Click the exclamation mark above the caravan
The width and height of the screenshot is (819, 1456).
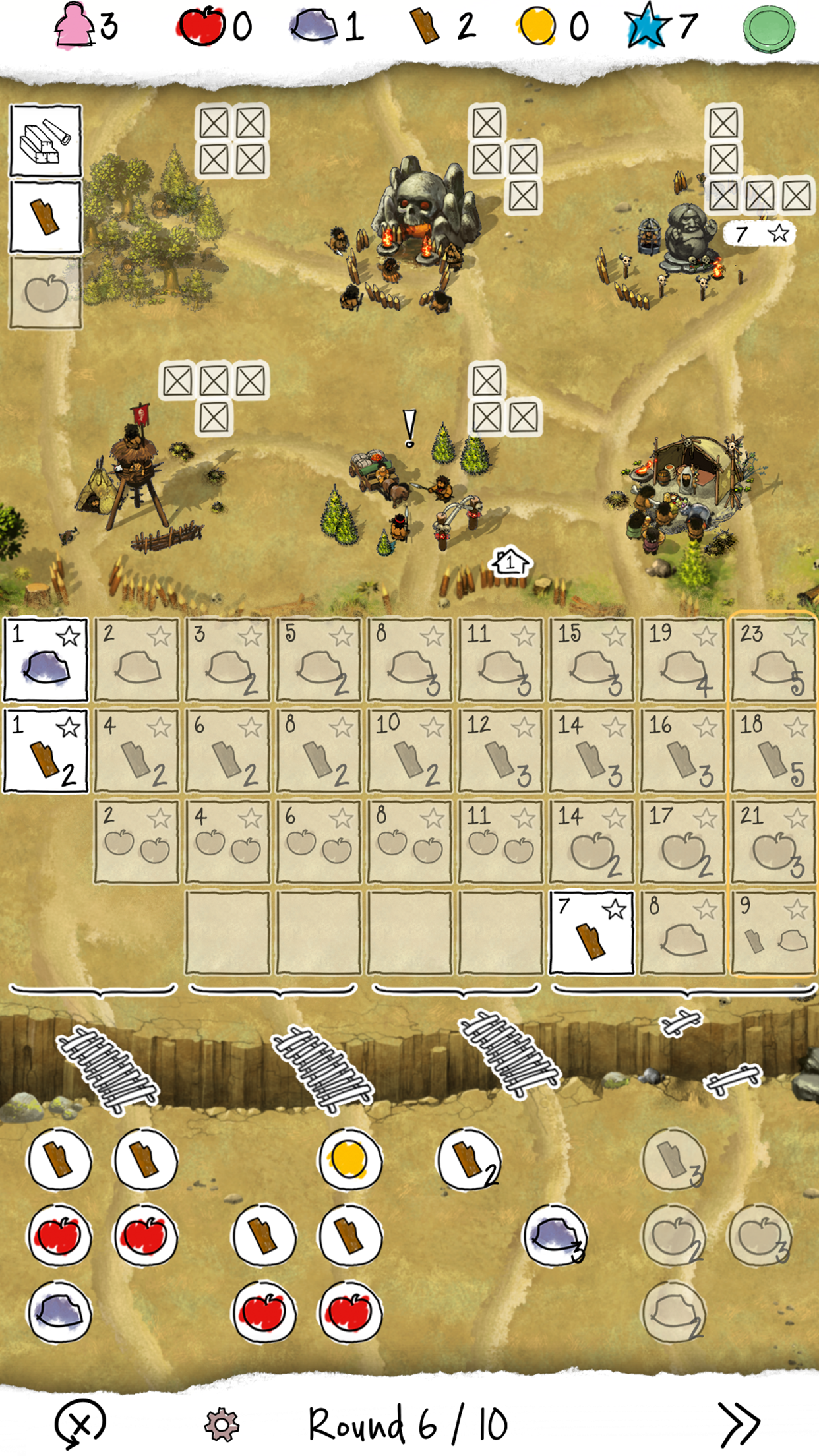[x=409, y=429]
